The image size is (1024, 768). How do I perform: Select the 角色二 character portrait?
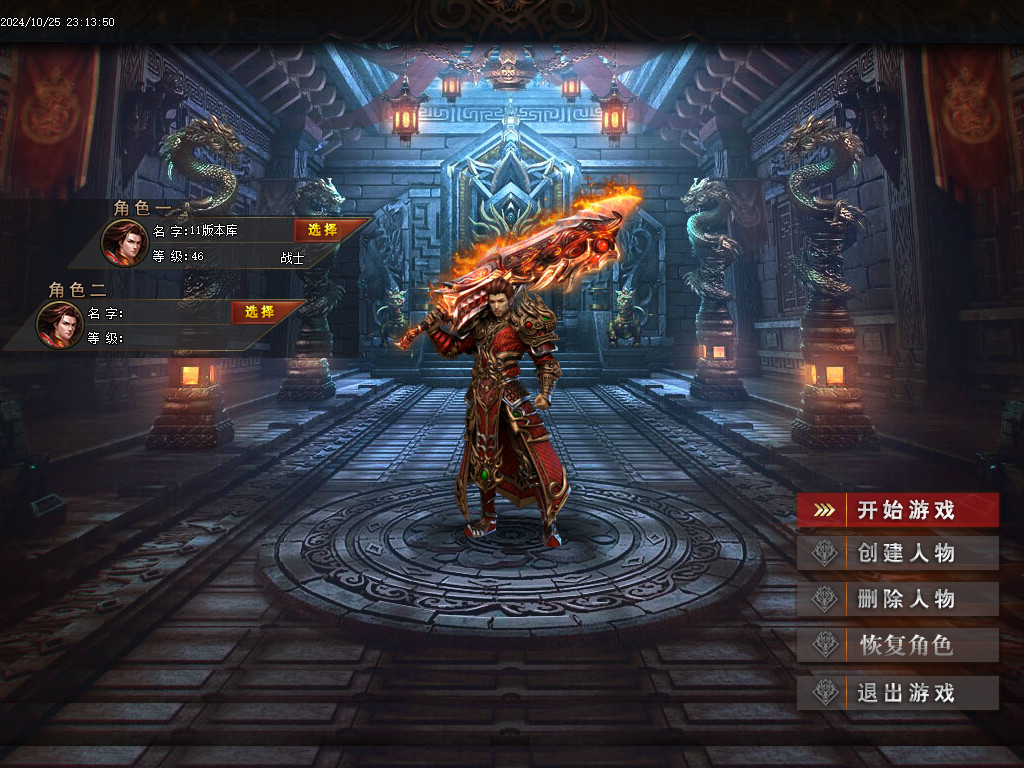[60, 324]
